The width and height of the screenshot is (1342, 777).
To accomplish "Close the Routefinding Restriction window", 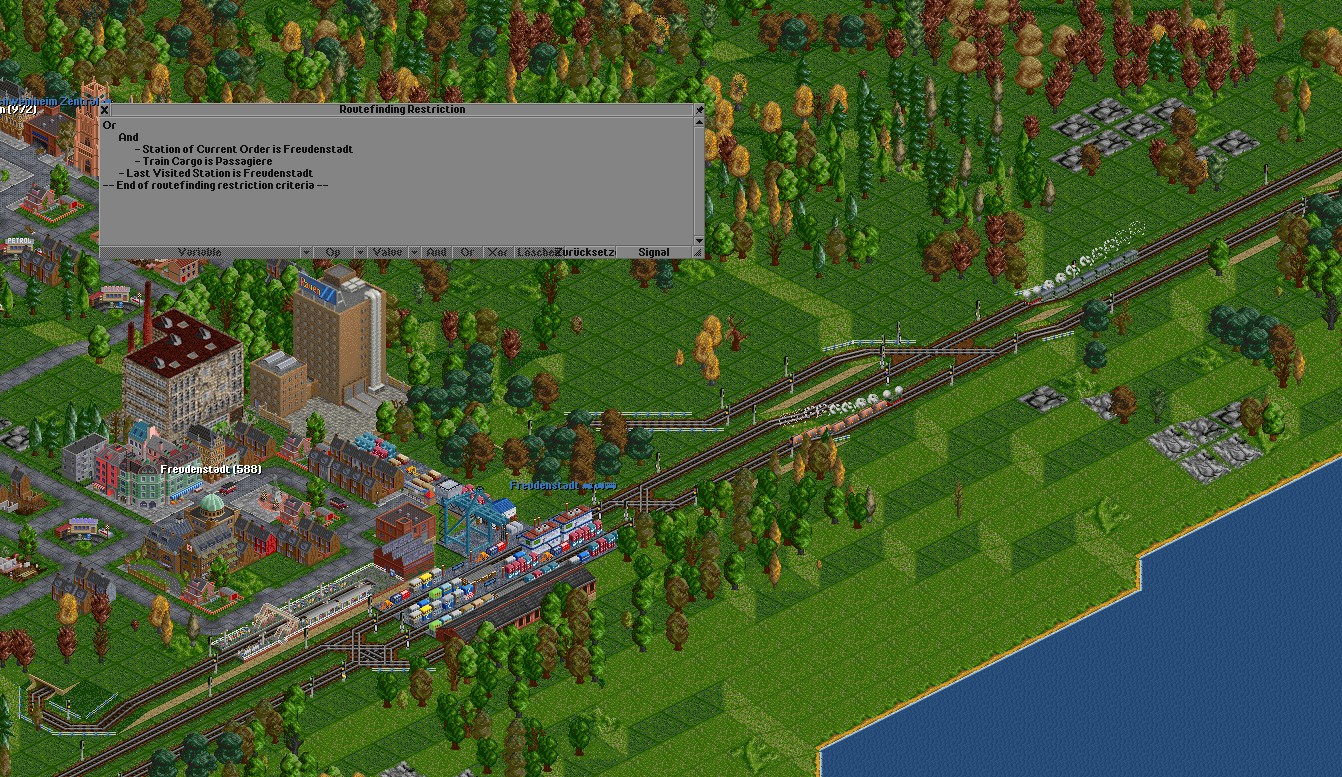I will (x=105, y=110).
